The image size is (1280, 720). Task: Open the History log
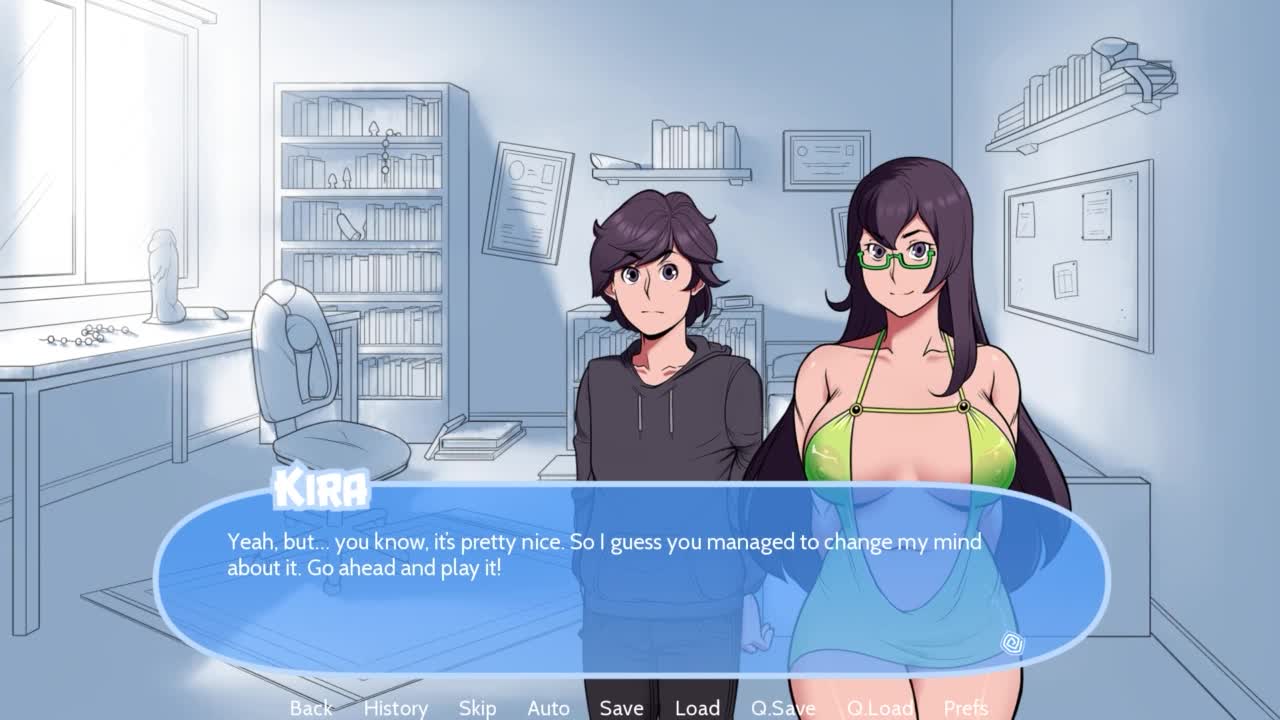[x=395, y=708]
